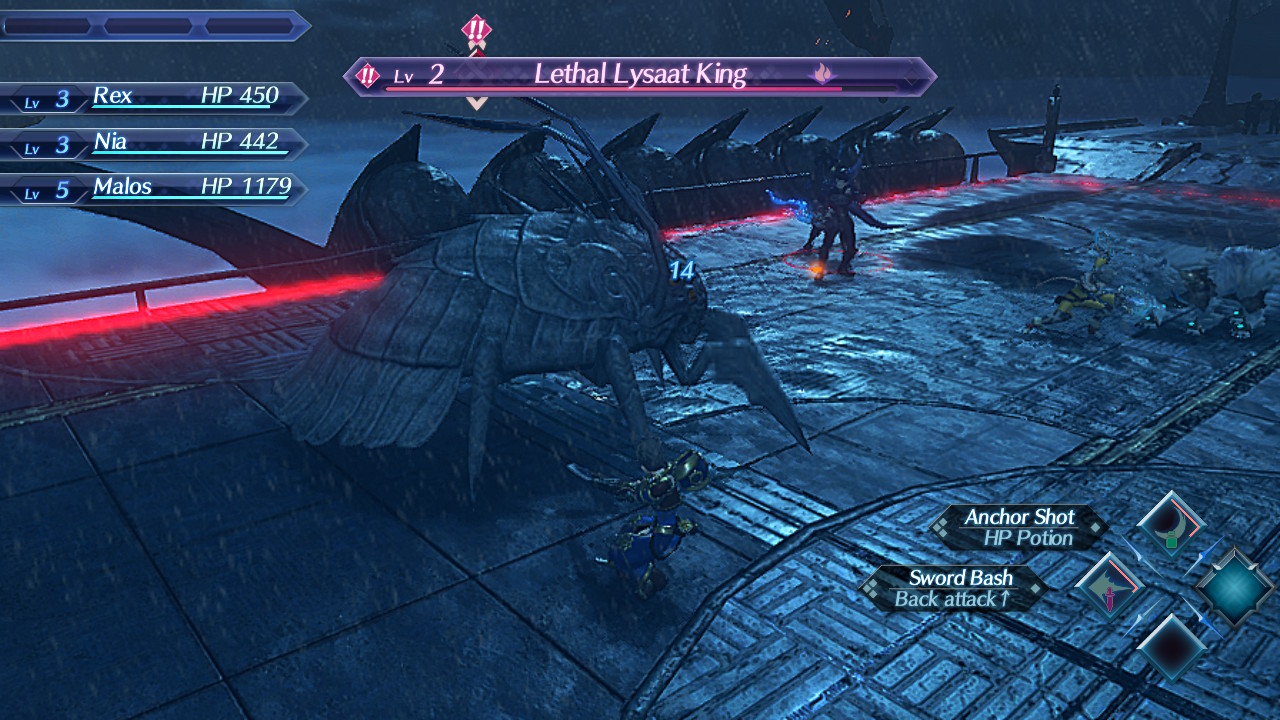
Task: Click the Sword Bash Back attack label
Action: coord(952,588)
